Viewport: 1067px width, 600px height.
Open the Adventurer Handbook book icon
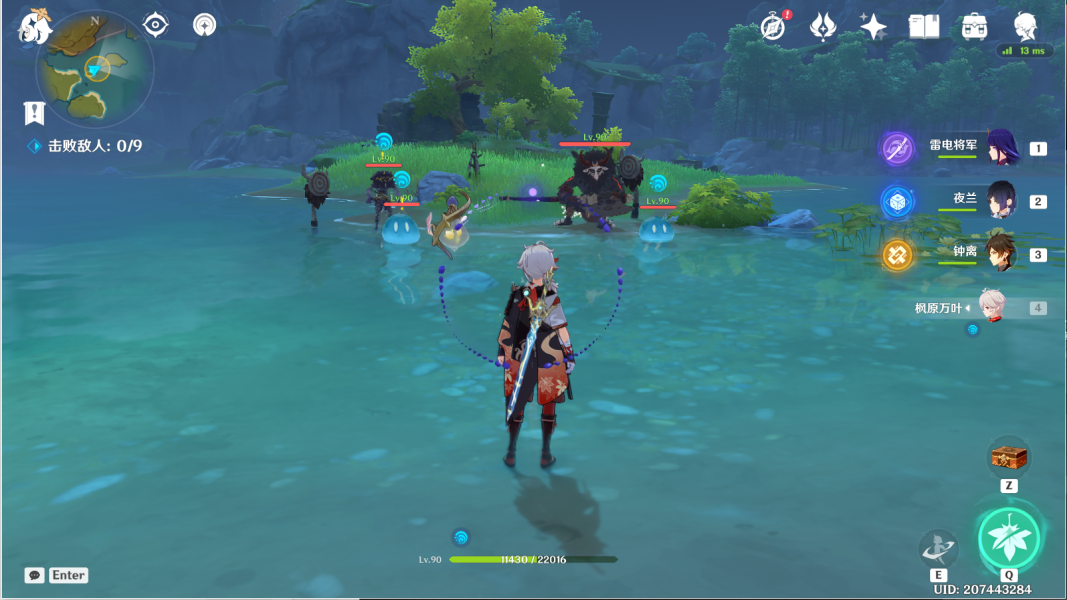tap(924, 27)
